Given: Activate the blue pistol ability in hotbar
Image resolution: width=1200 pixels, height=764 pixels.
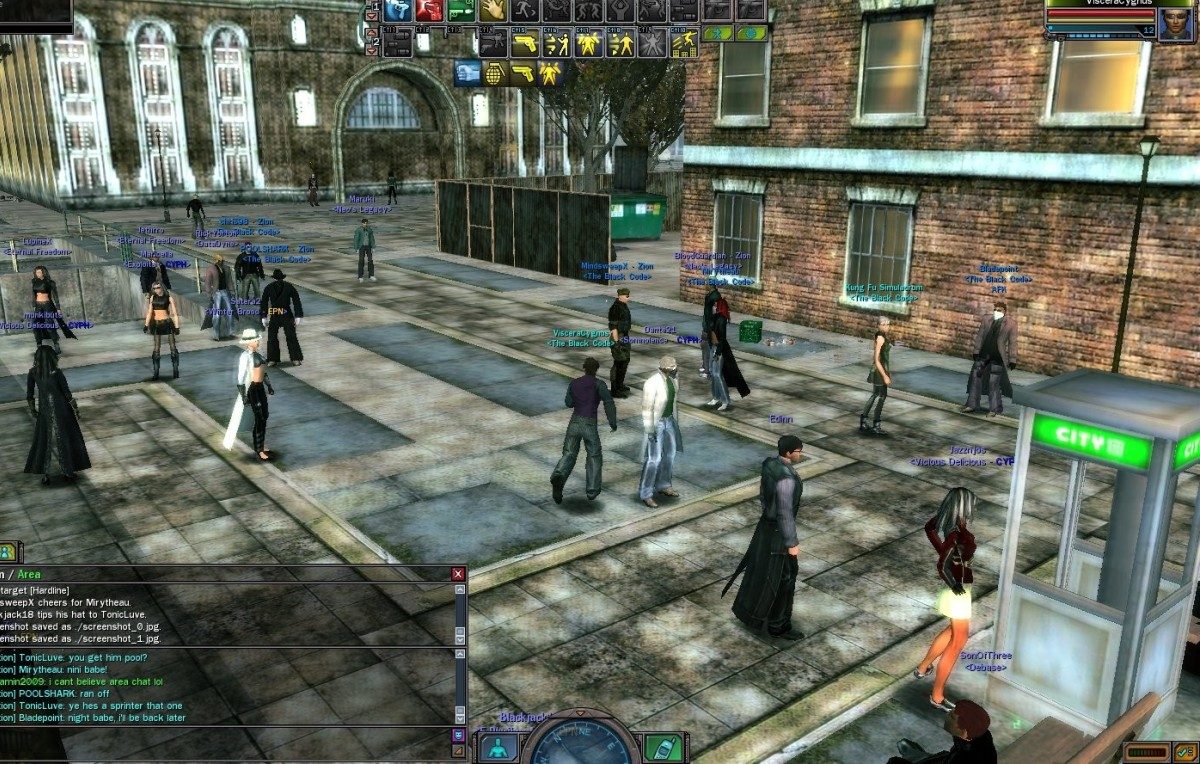Looking at the screenshot, I should (399, 10).
